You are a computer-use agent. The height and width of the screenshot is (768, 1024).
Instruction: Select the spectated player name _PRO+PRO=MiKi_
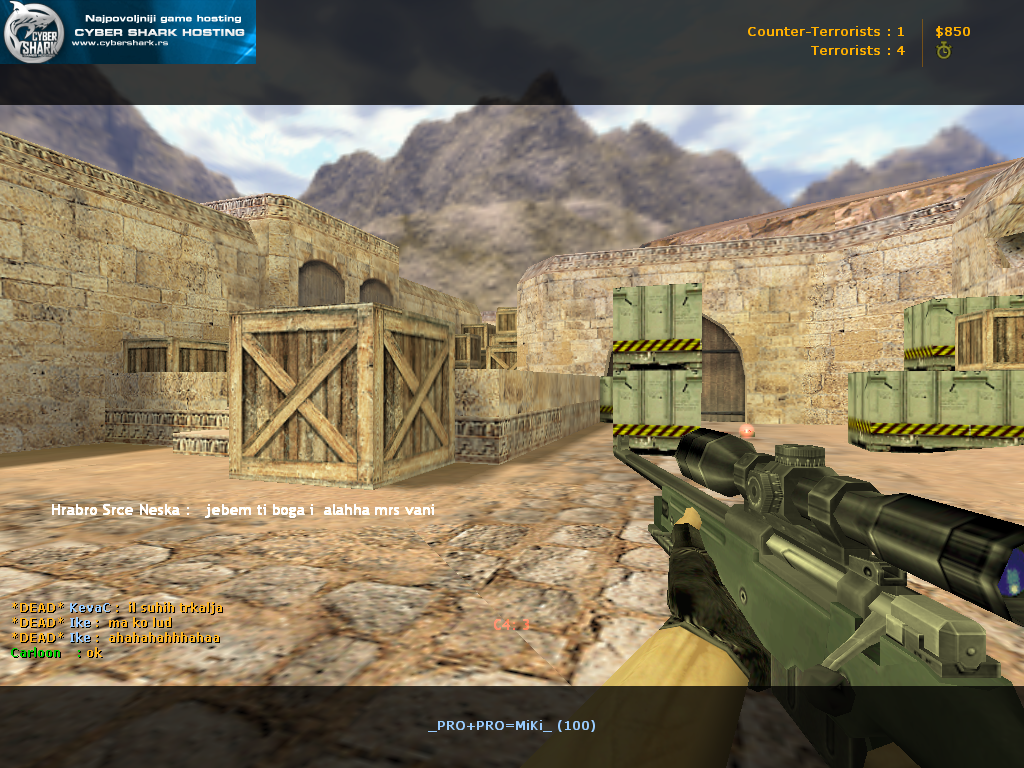coord(490,725)
